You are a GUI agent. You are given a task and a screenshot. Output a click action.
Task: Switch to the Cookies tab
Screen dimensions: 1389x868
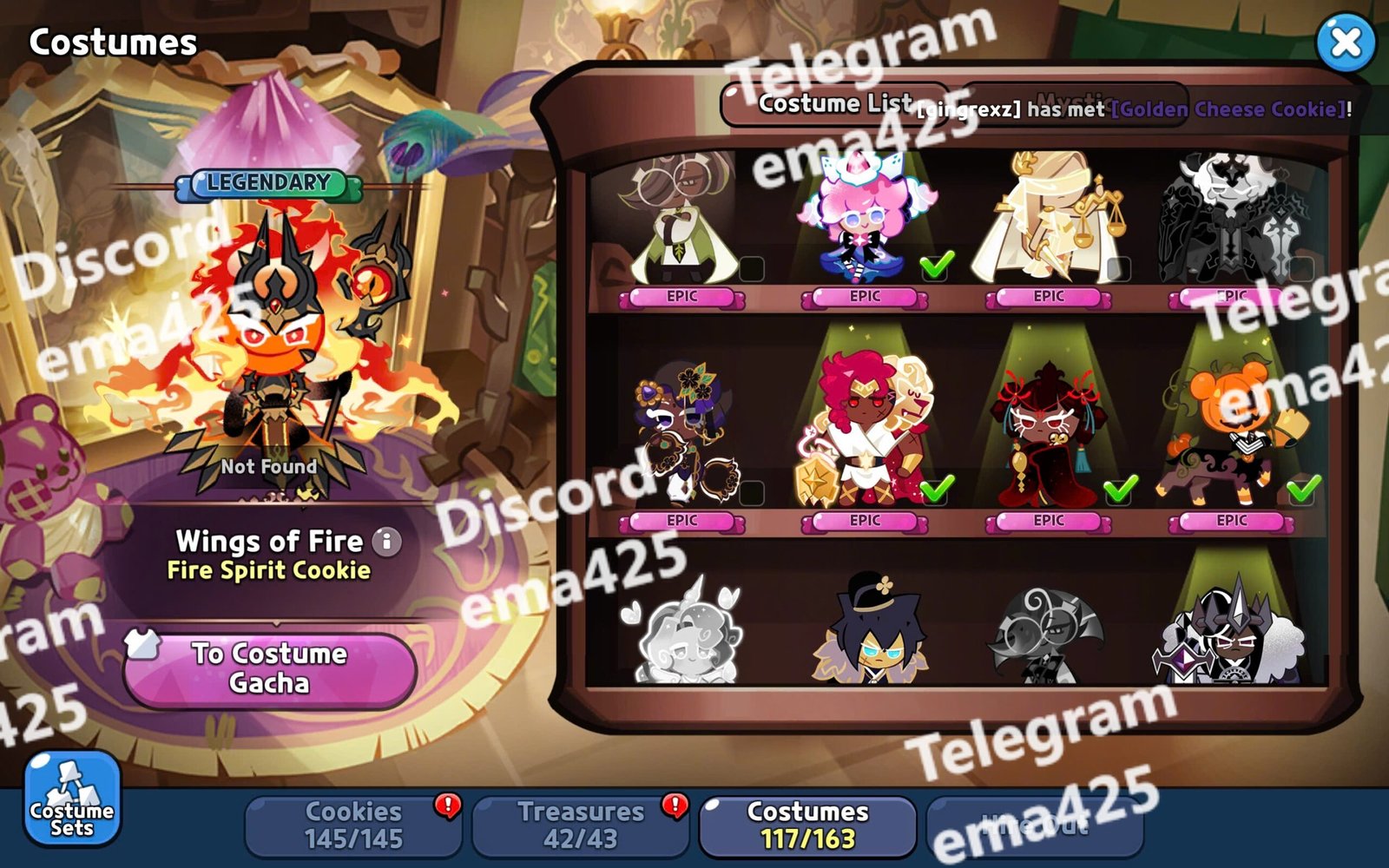point(353,825)
